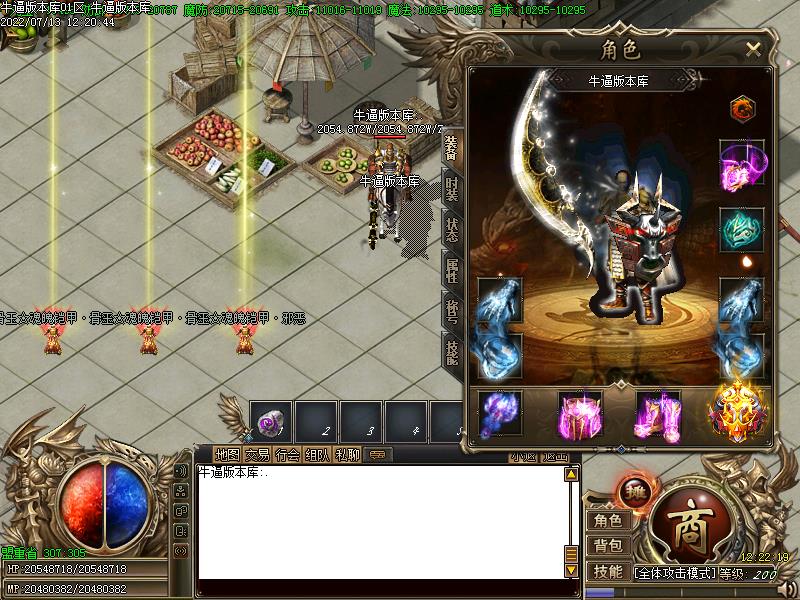
Task: Select the purple boots equipment slot
Action: click(658, 414)
